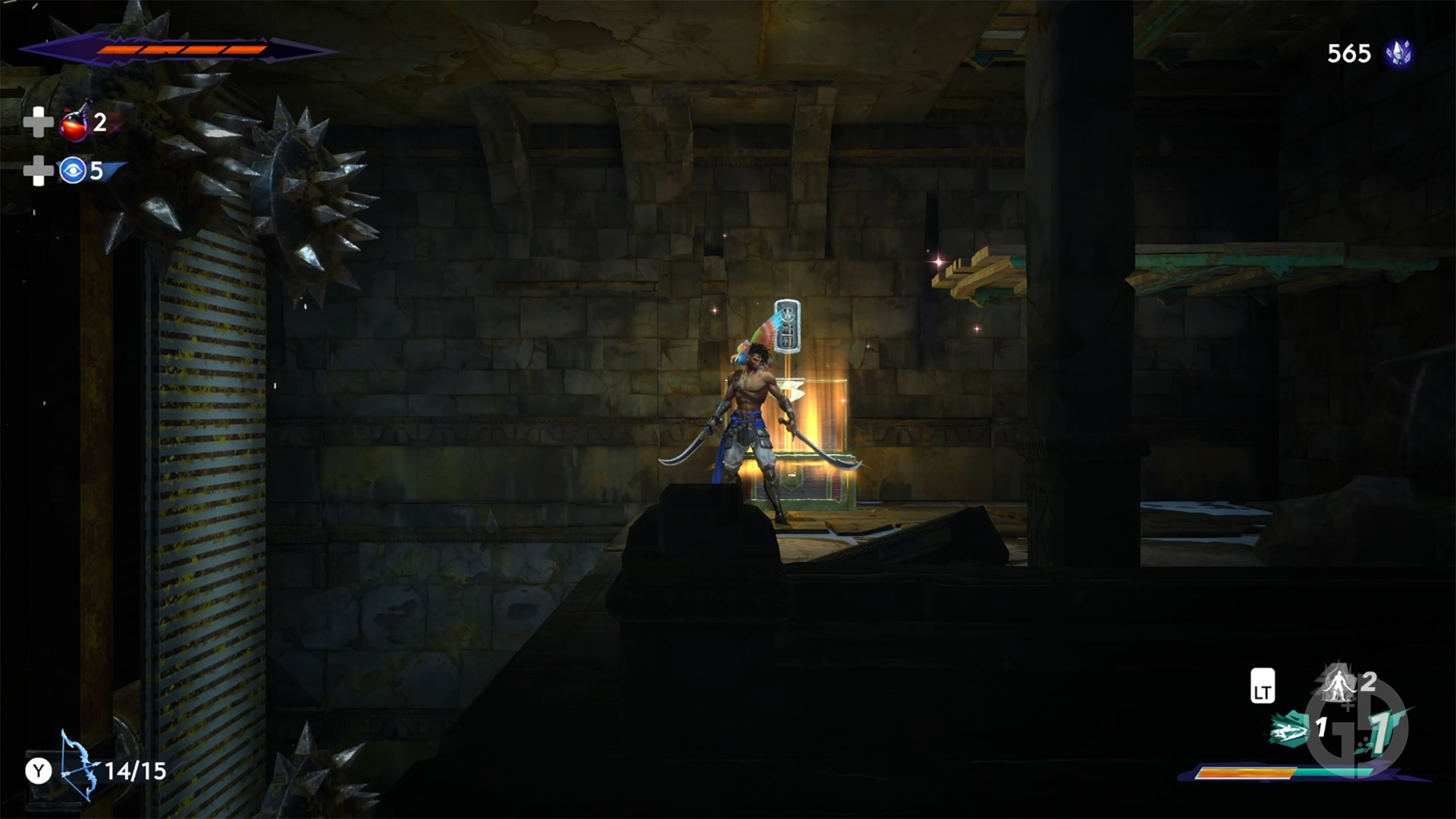Toggle the D-pad plus icon beside the potion

tap(37, 122)
